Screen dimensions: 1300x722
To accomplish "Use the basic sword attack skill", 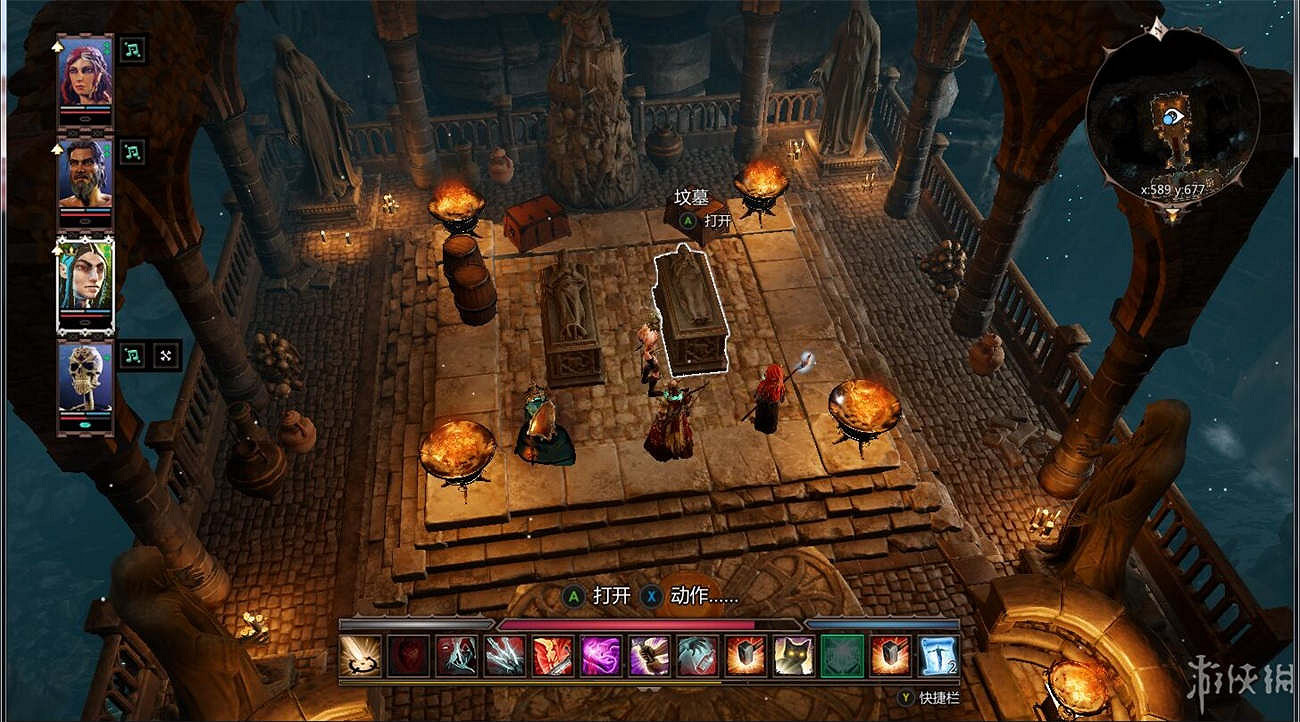I will tap(359, 656).
